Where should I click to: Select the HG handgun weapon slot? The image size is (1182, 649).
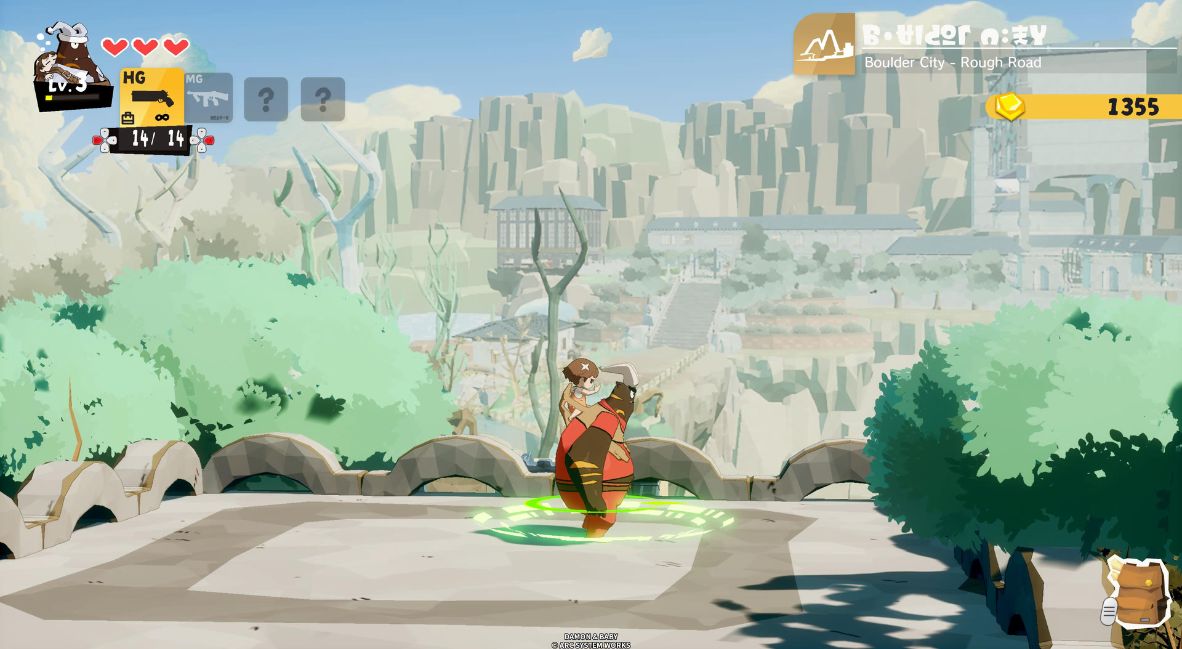pos(152,96)
